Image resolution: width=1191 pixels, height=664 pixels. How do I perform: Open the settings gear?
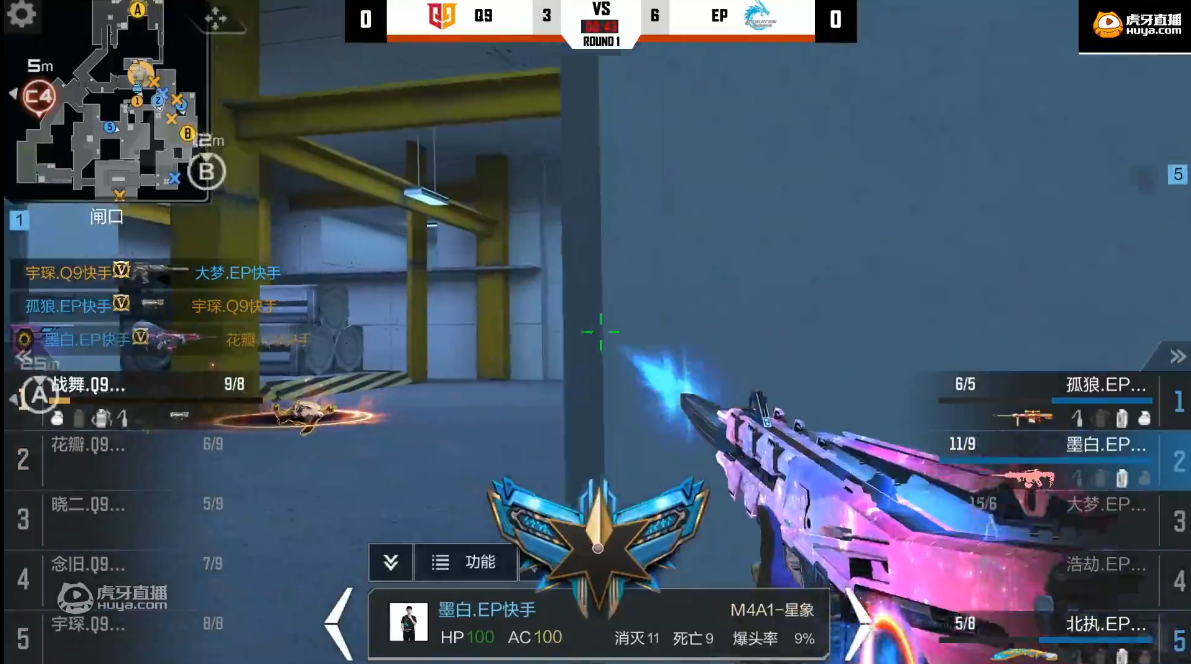[21, 14]
